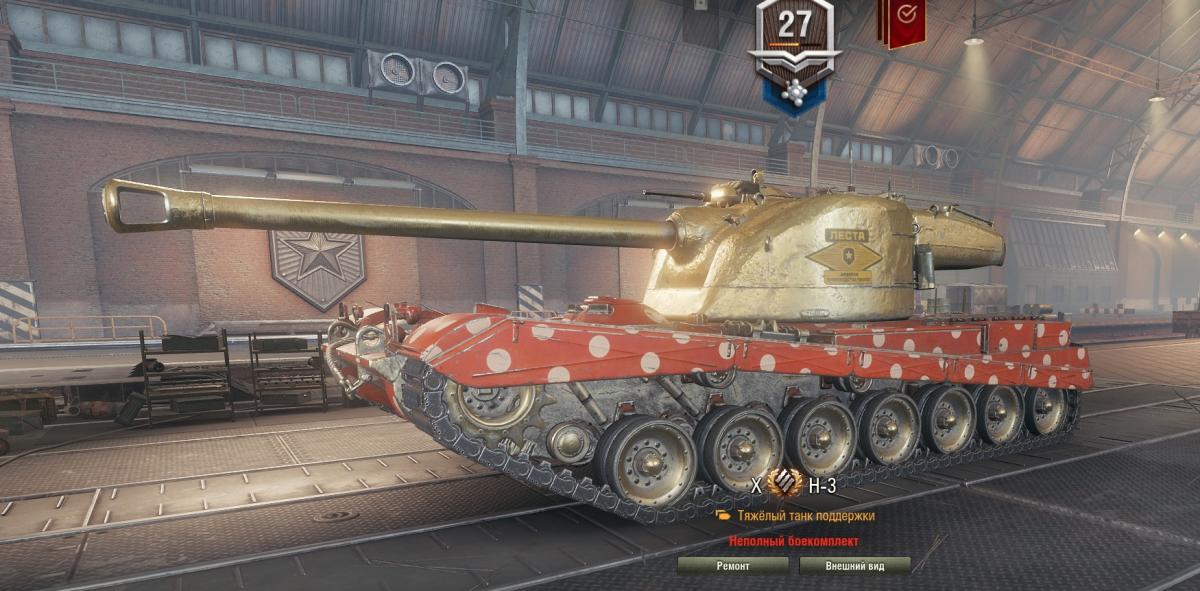This screenshot has height=591, width=1200.
Task: Open the Внешний вид appearance customization
Action: click(x=854, y=566)
